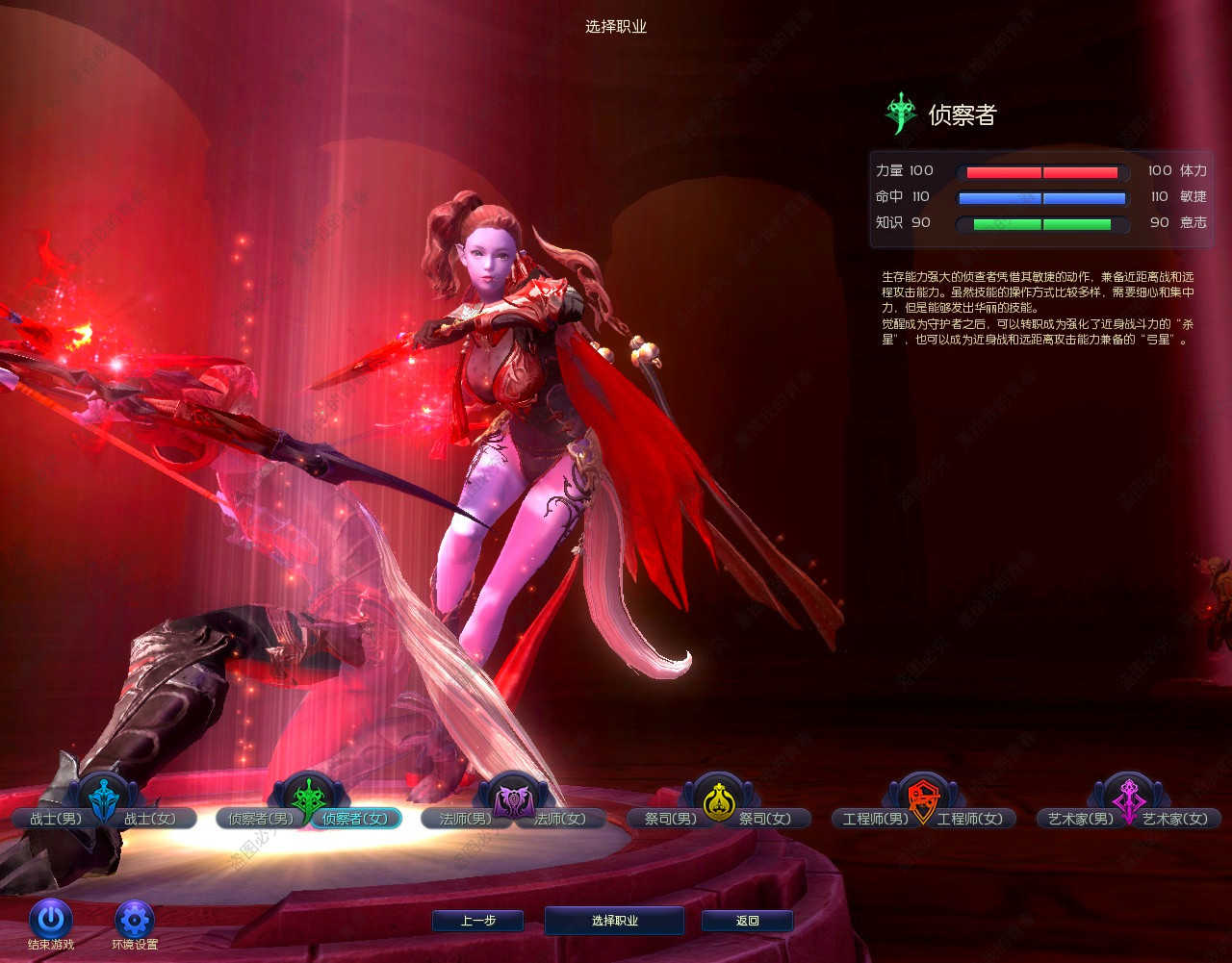Viewport: 1232px width, 963px height.
Task: Click the 结束游戏 power icon
Action: click(50, 920)
